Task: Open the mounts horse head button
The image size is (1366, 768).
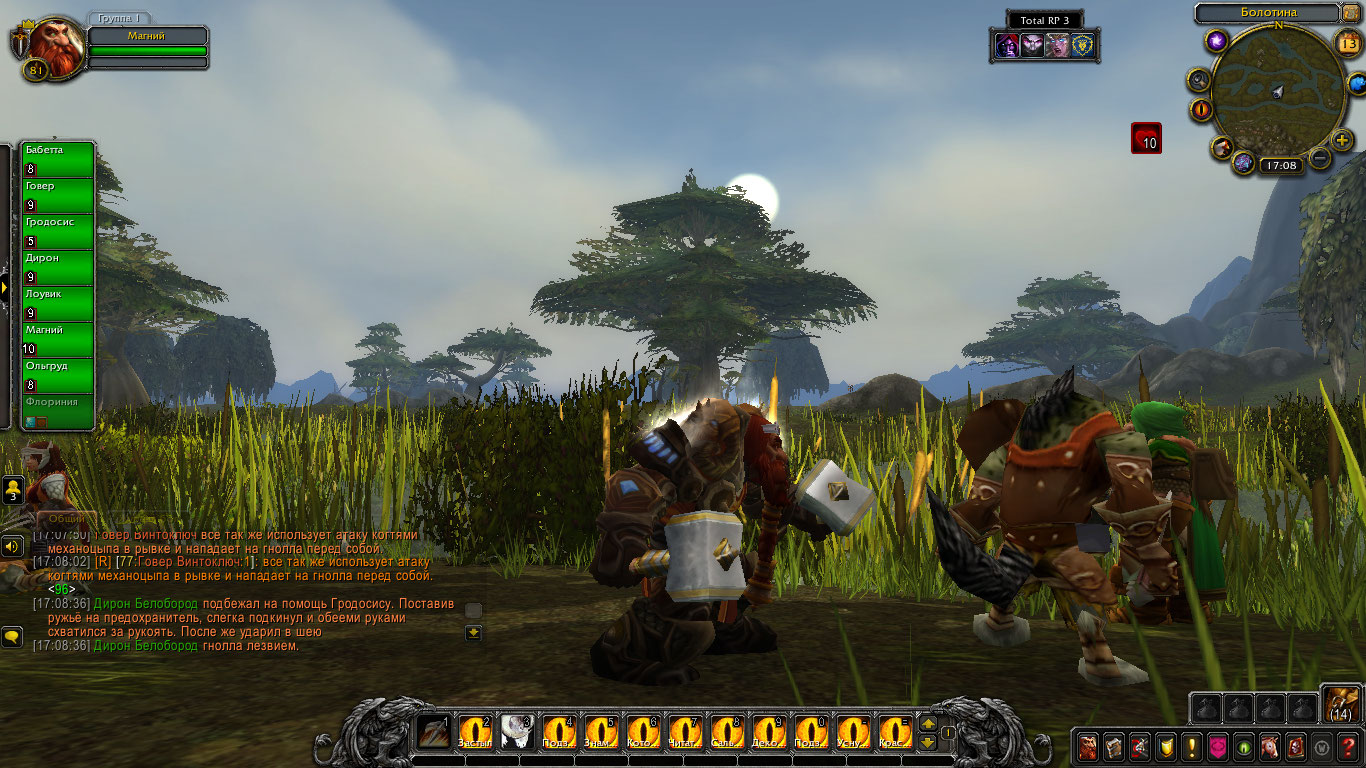Action: (1270, 747)
